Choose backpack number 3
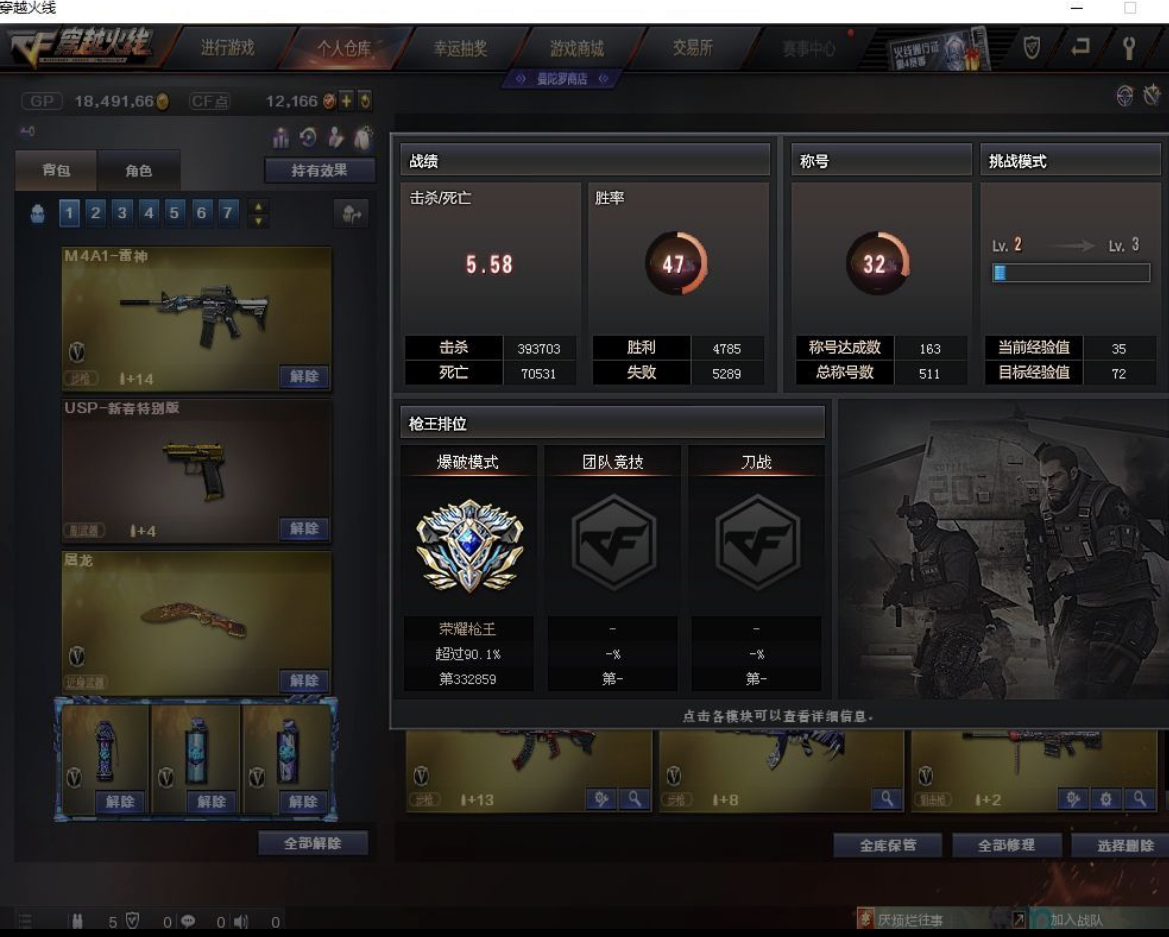Image resolution: width=1169 pixels, height=937 pixels. (x=122, y=212)
